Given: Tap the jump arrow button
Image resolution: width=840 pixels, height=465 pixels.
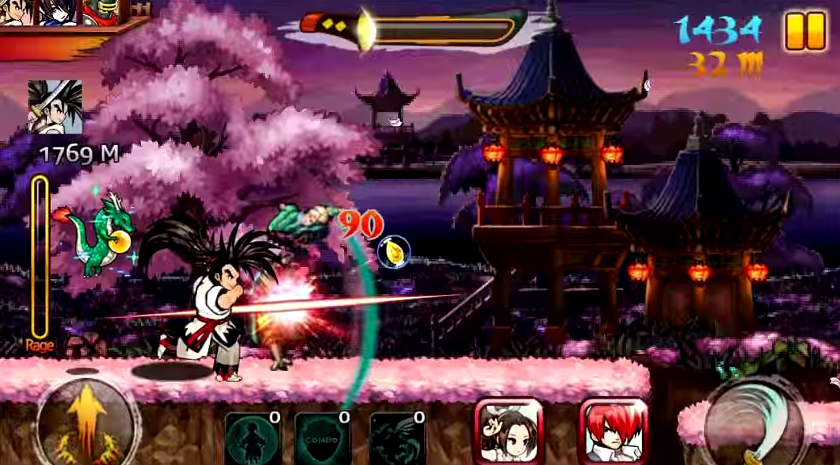Looking at the screenshot, I should pyautogui.click(x=85, y=420).
